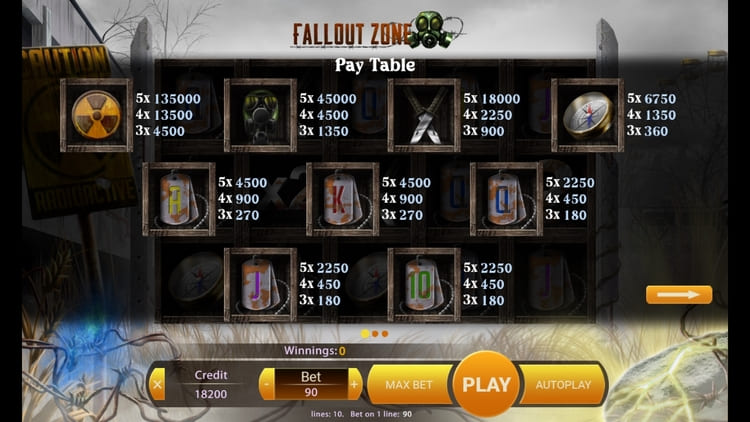Go to the next pay table page arrow
The image size is (750, 422).
coord(678,294)
